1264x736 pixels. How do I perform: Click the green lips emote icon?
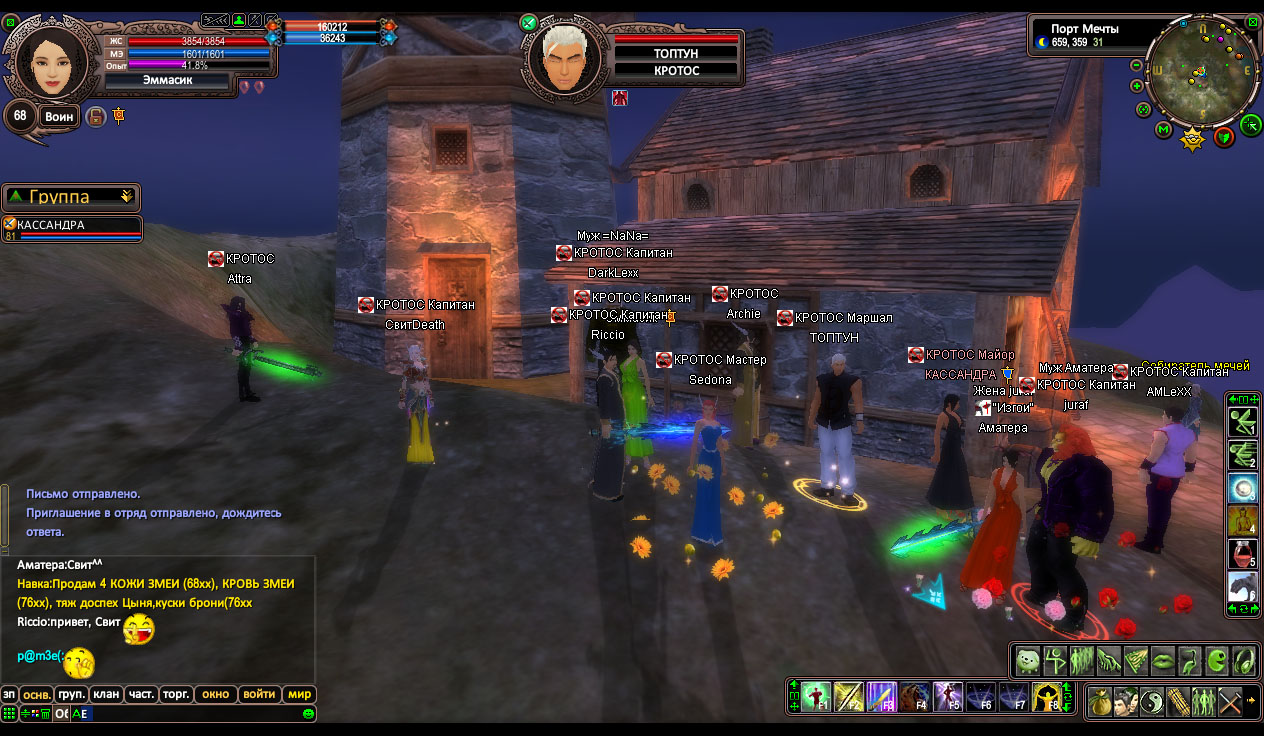click(x=1162, y=660)
